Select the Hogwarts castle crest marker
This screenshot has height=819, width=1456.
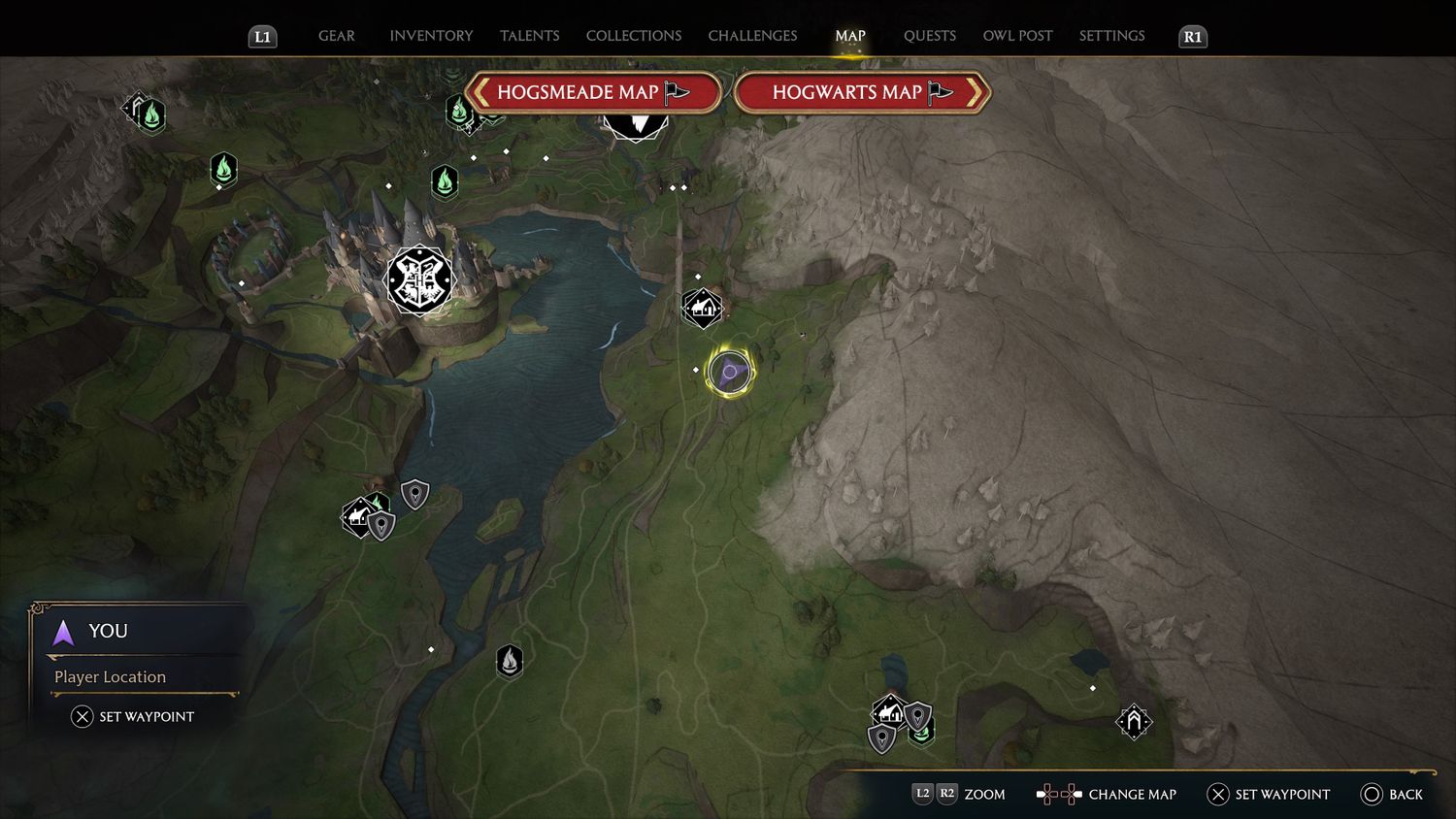(x=419, y=280)
